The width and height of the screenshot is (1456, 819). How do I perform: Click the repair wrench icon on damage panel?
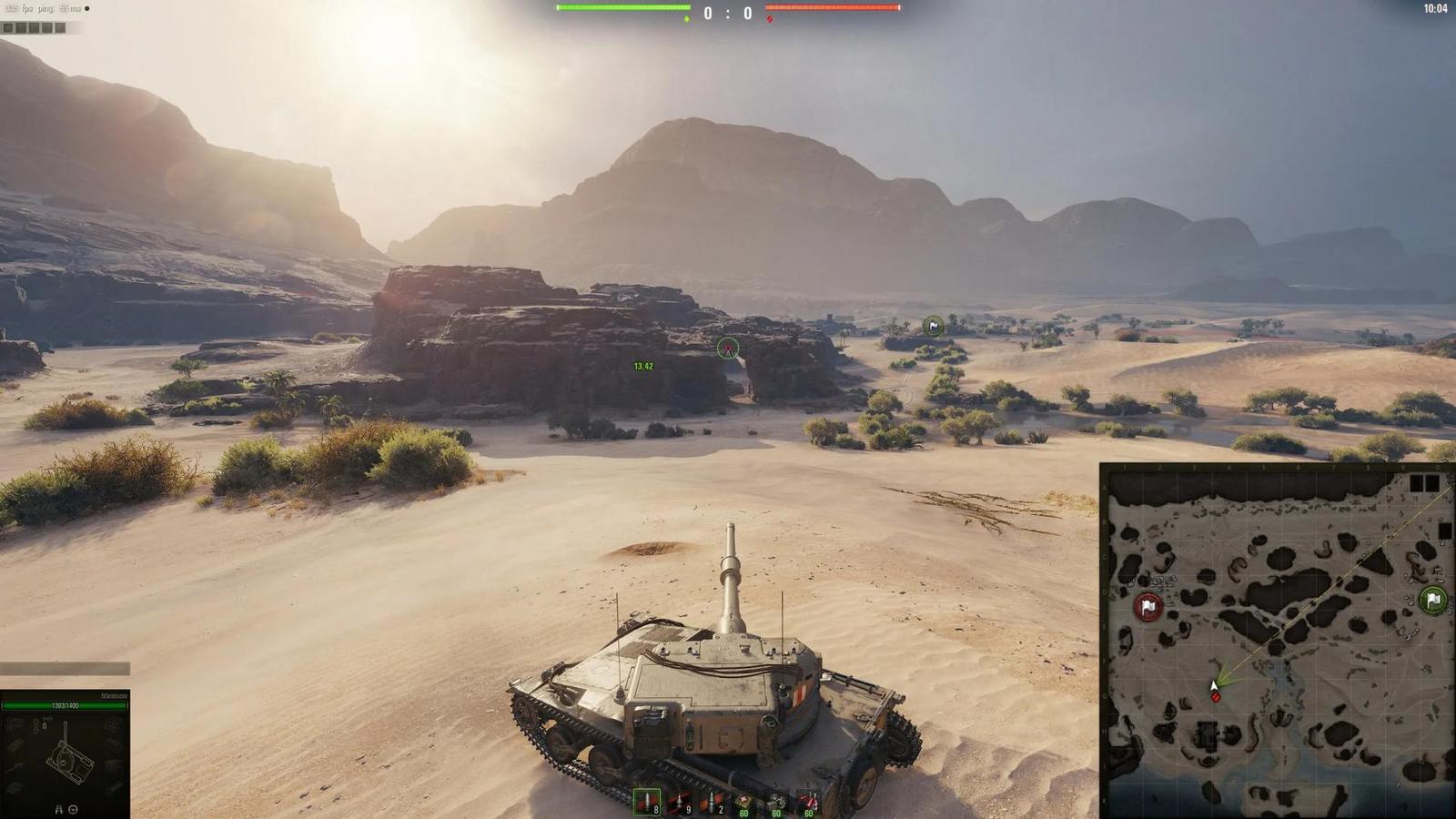[x=59, y=809]
